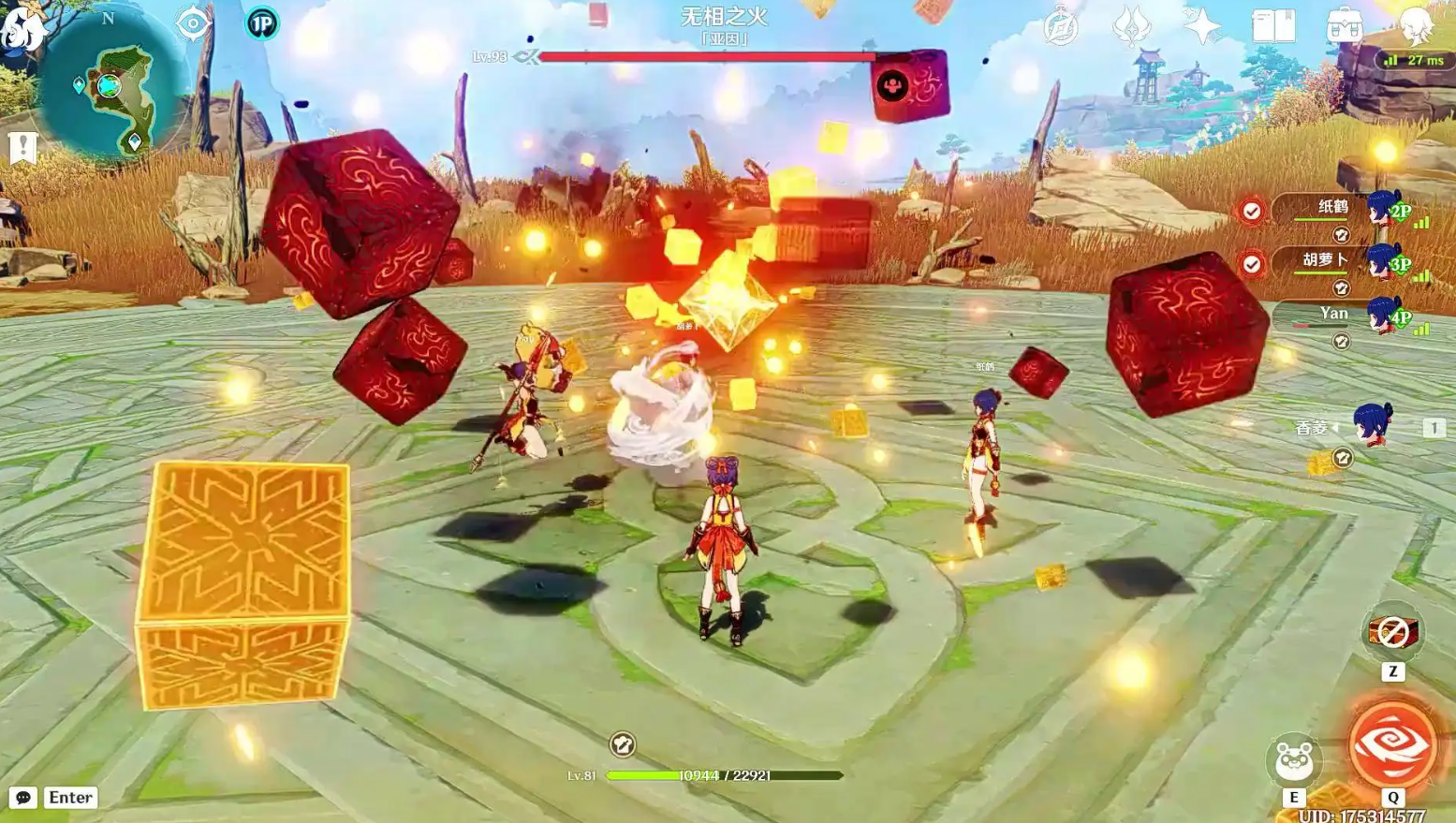The width and height of the screenshot is (1456, 823).
Task: Open the four-pointed star Wish icon
Action: coord(1202,25)
